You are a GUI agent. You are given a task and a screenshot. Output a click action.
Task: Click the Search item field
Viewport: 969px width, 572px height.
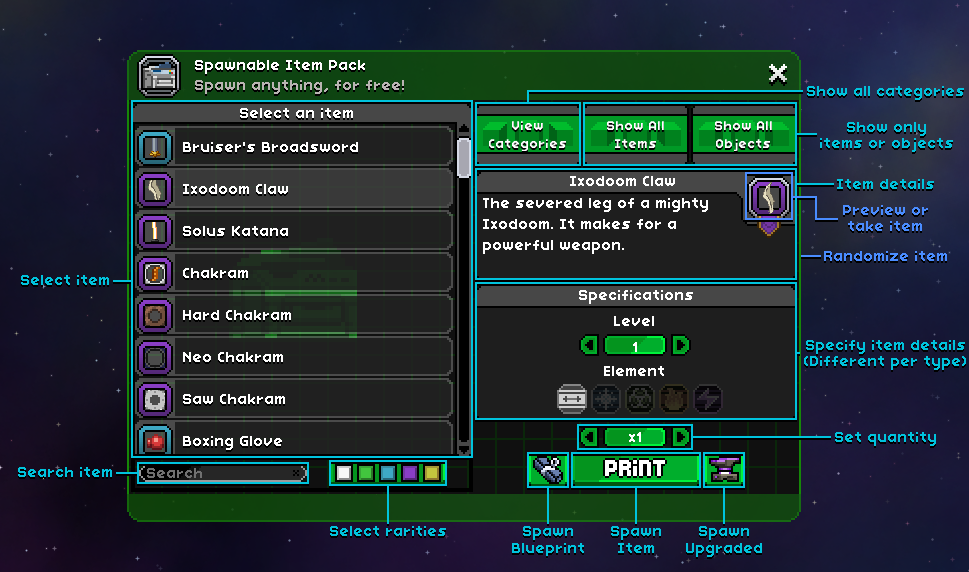(x=222, y=473)
